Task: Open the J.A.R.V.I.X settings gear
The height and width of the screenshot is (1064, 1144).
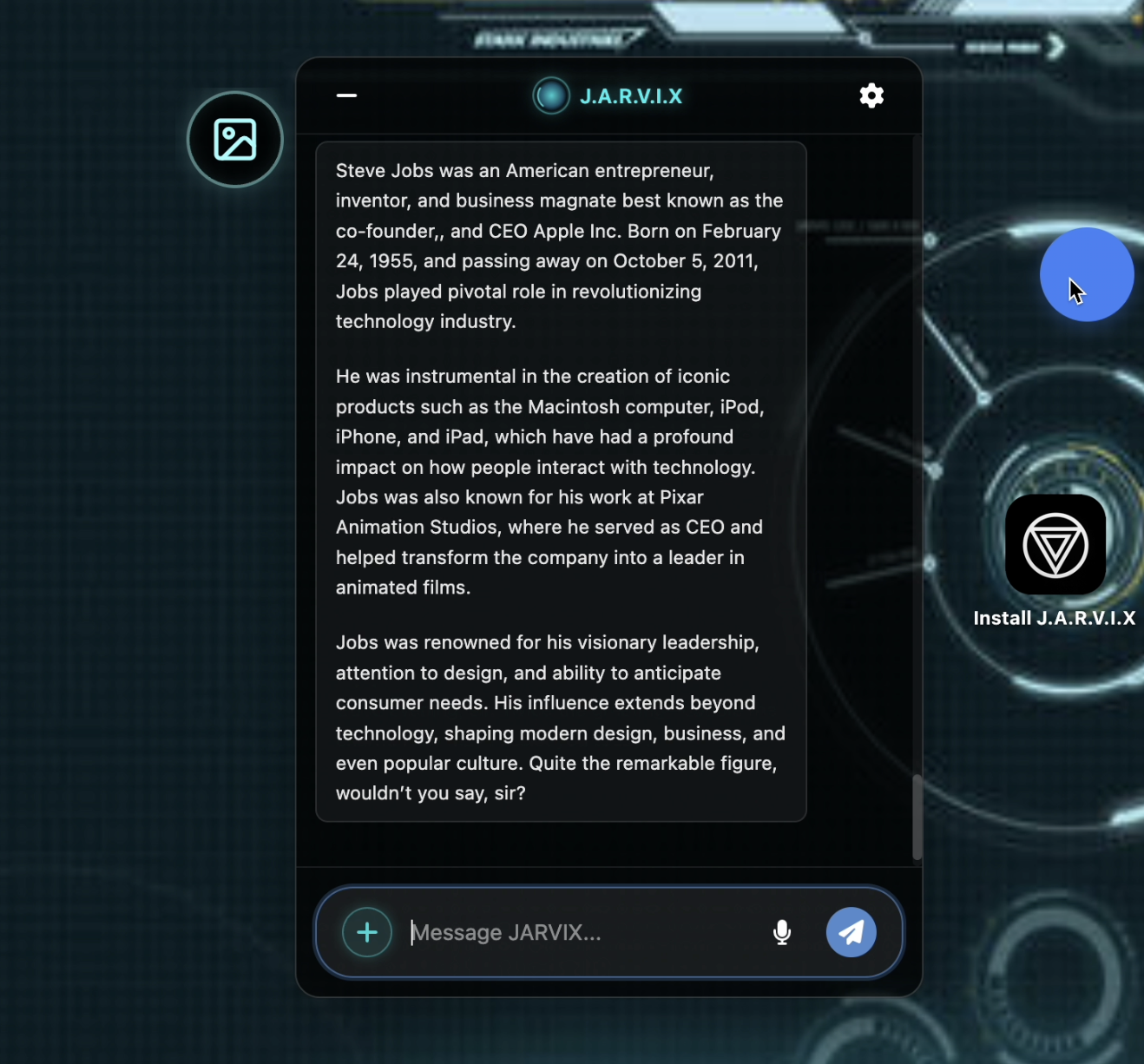Action: tap(871, 95)
